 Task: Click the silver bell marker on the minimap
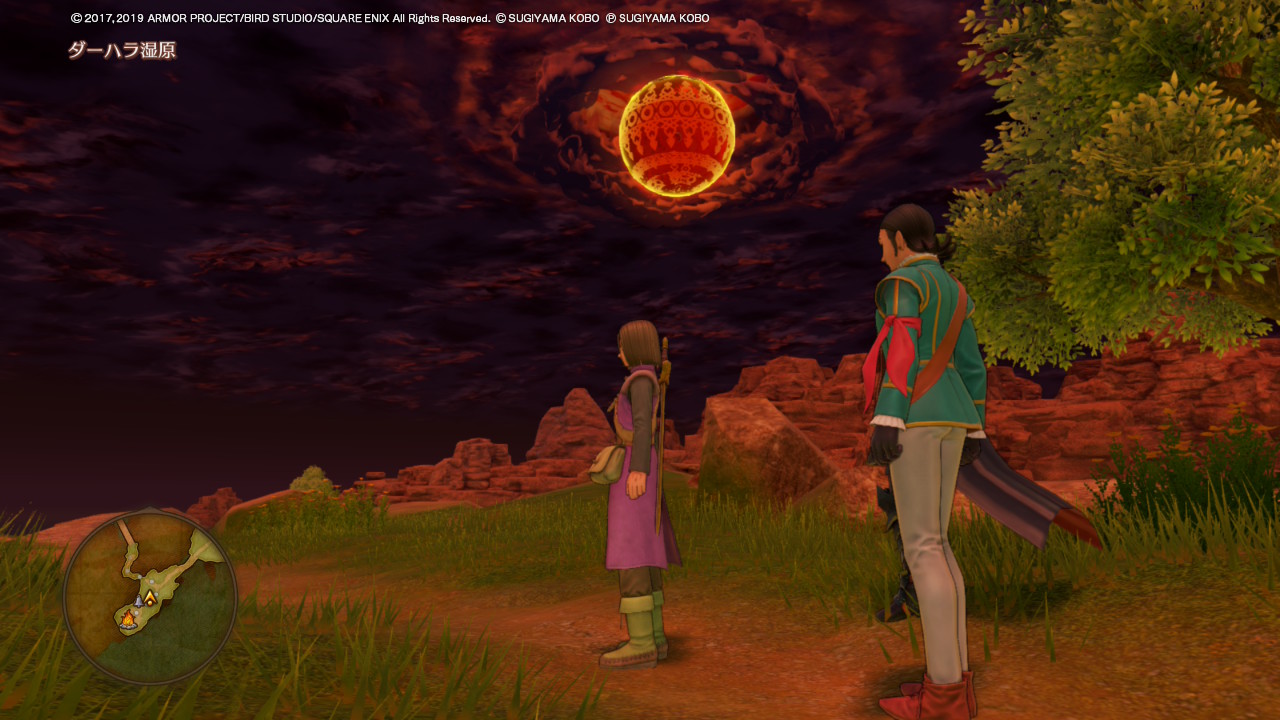138,602
